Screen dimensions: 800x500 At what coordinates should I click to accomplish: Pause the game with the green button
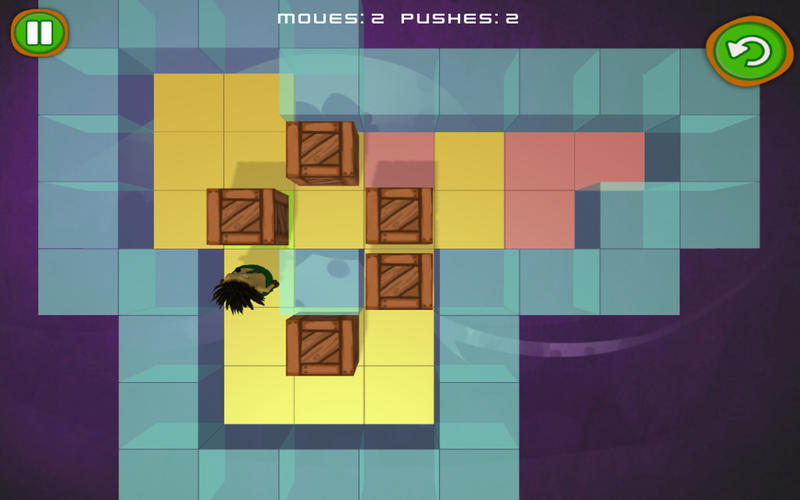coord(39,33)
